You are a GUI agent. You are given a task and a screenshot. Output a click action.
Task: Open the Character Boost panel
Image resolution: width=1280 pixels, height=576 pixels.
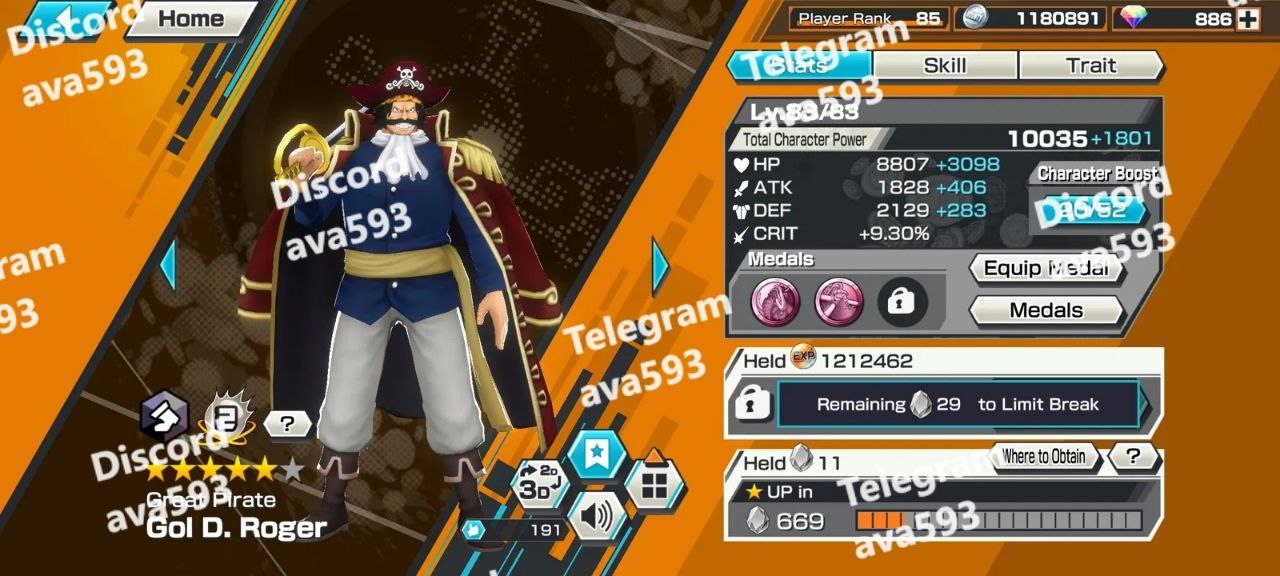[x=1090, y=209]
